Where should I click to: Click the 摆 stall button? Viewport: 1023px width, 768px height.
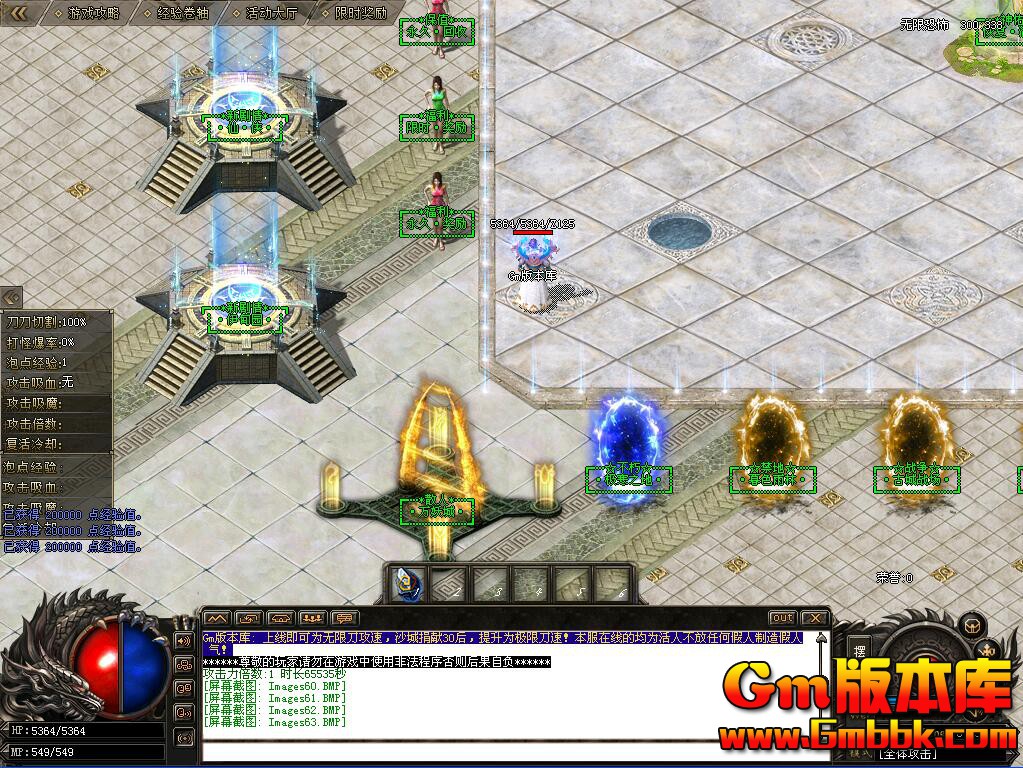pyautogui.click(x=860, y=651)
